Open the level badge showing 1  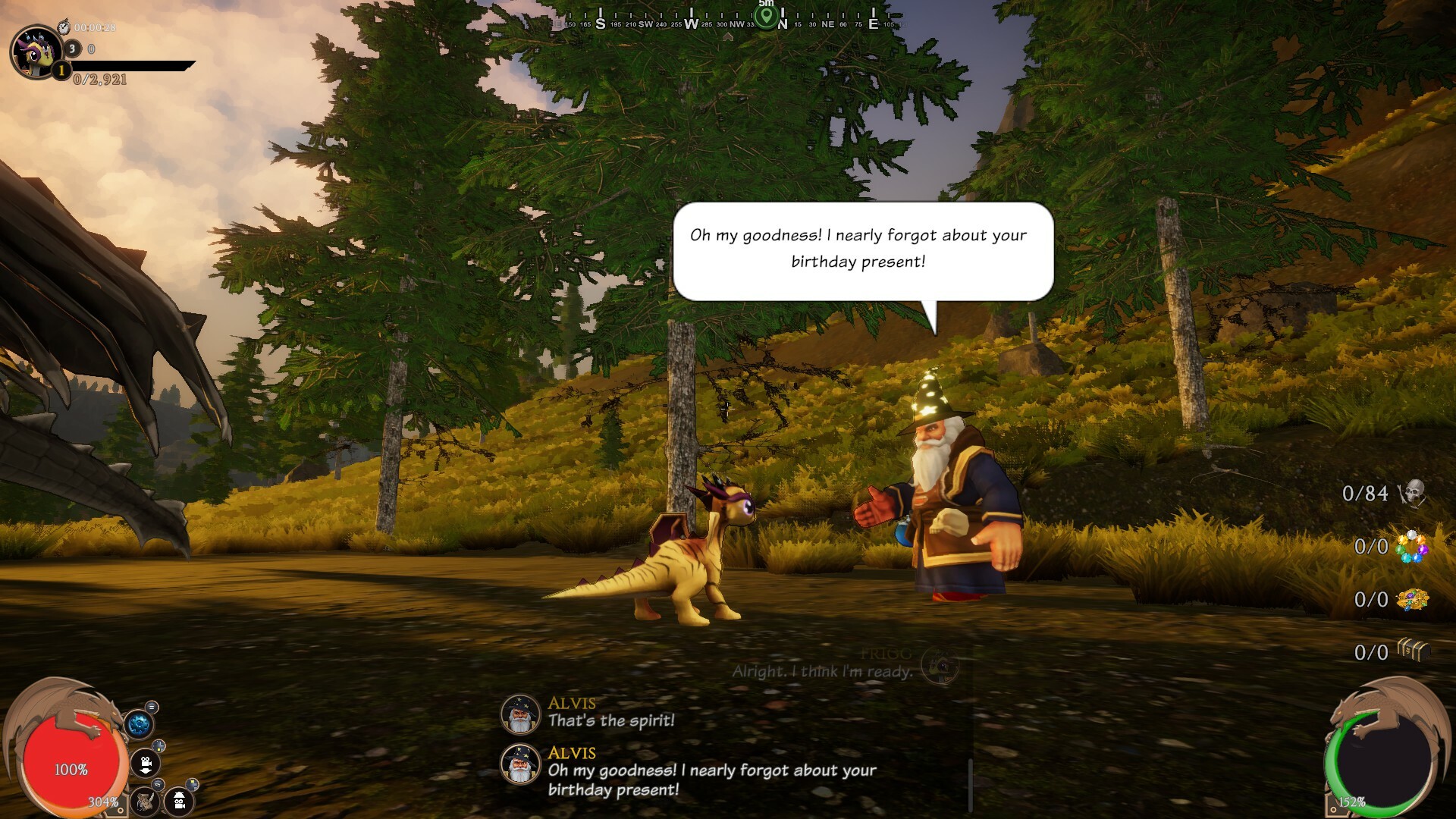click(61, 71)
